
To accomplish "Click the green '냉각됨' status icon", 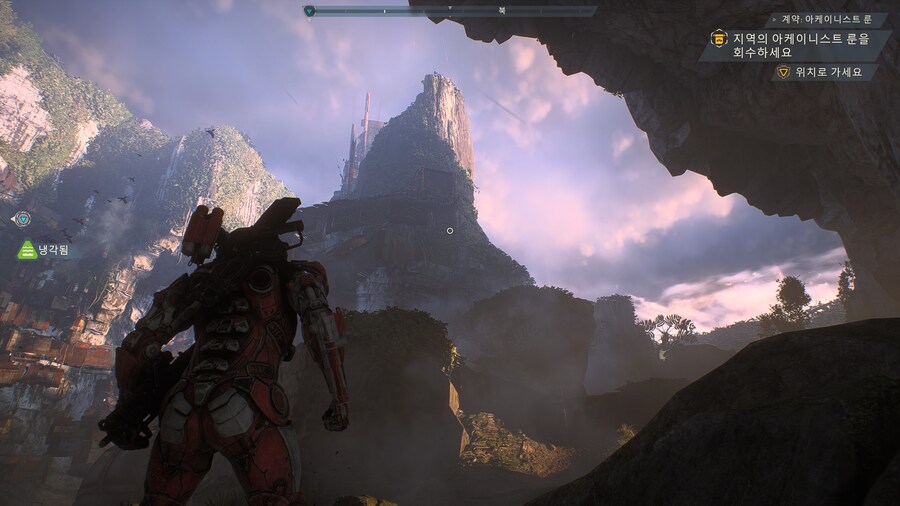I will [x=27, y=250].
